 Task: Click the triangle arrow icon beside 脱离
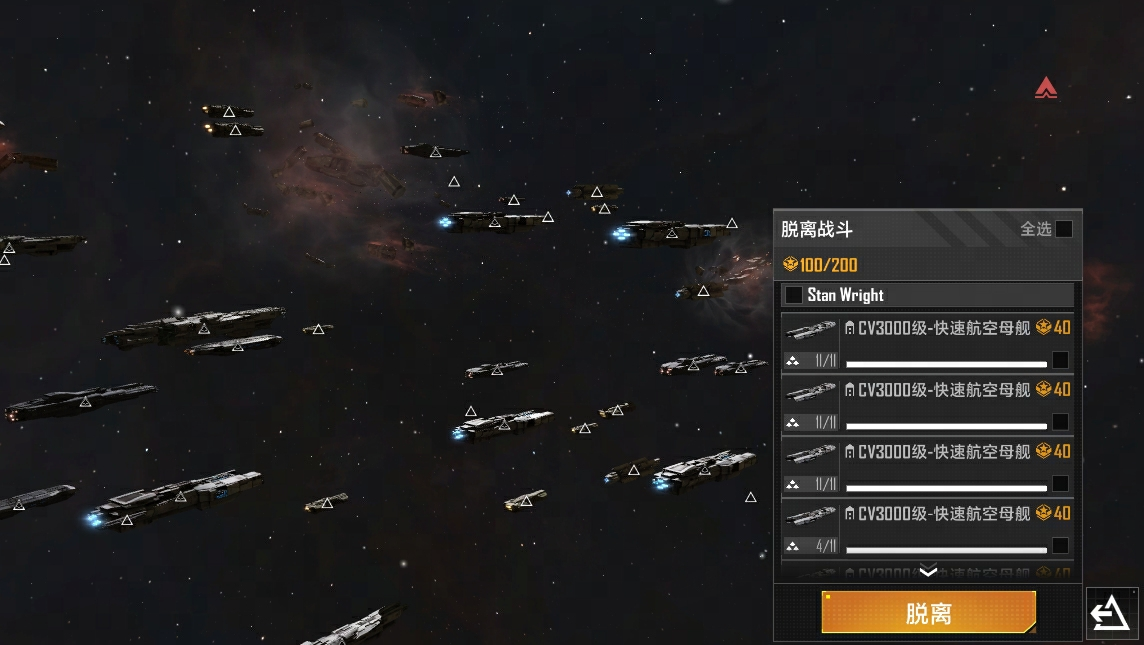[1111, 613]
